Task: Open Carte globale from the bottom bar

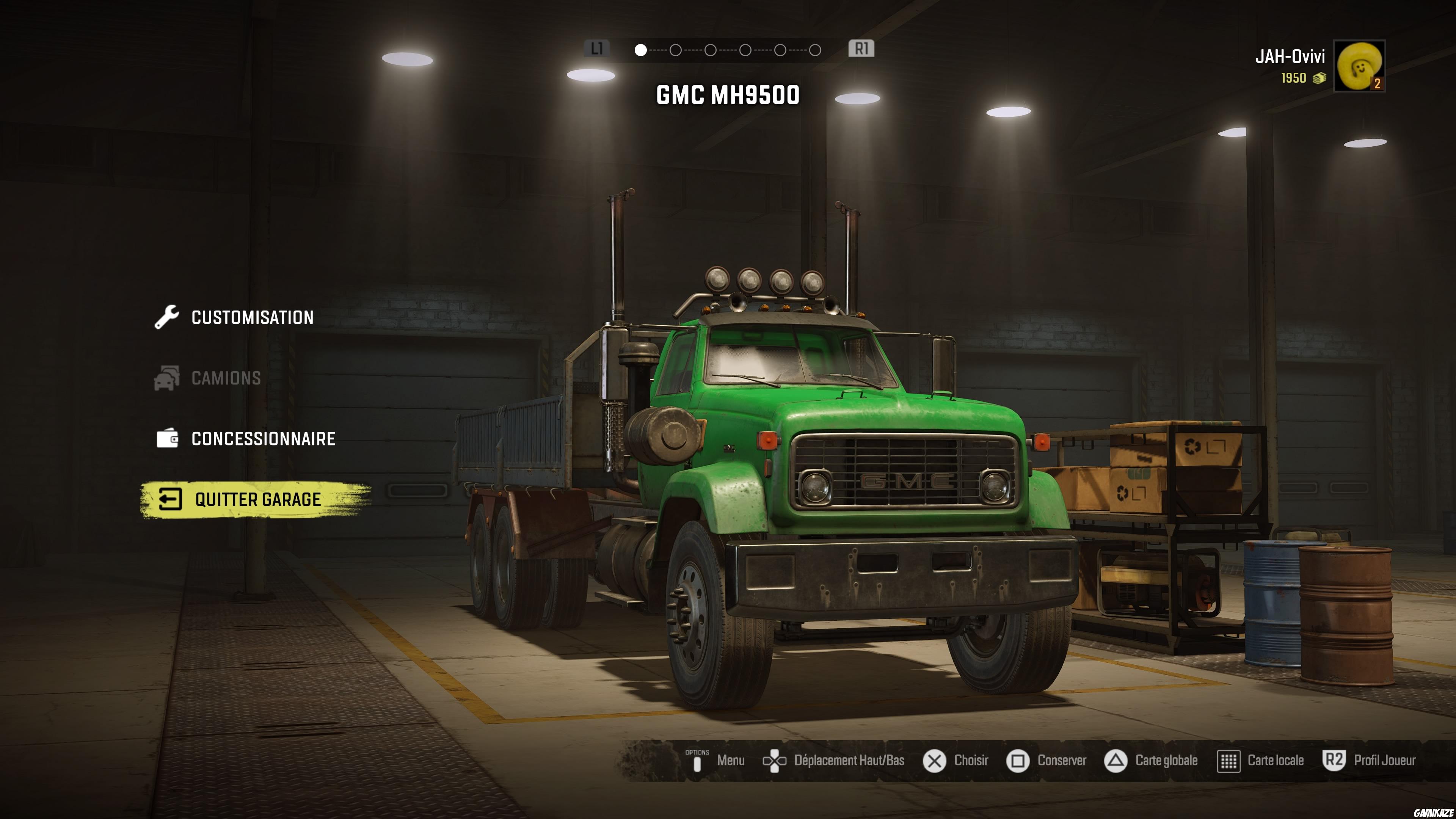Action: [1166, 761]
